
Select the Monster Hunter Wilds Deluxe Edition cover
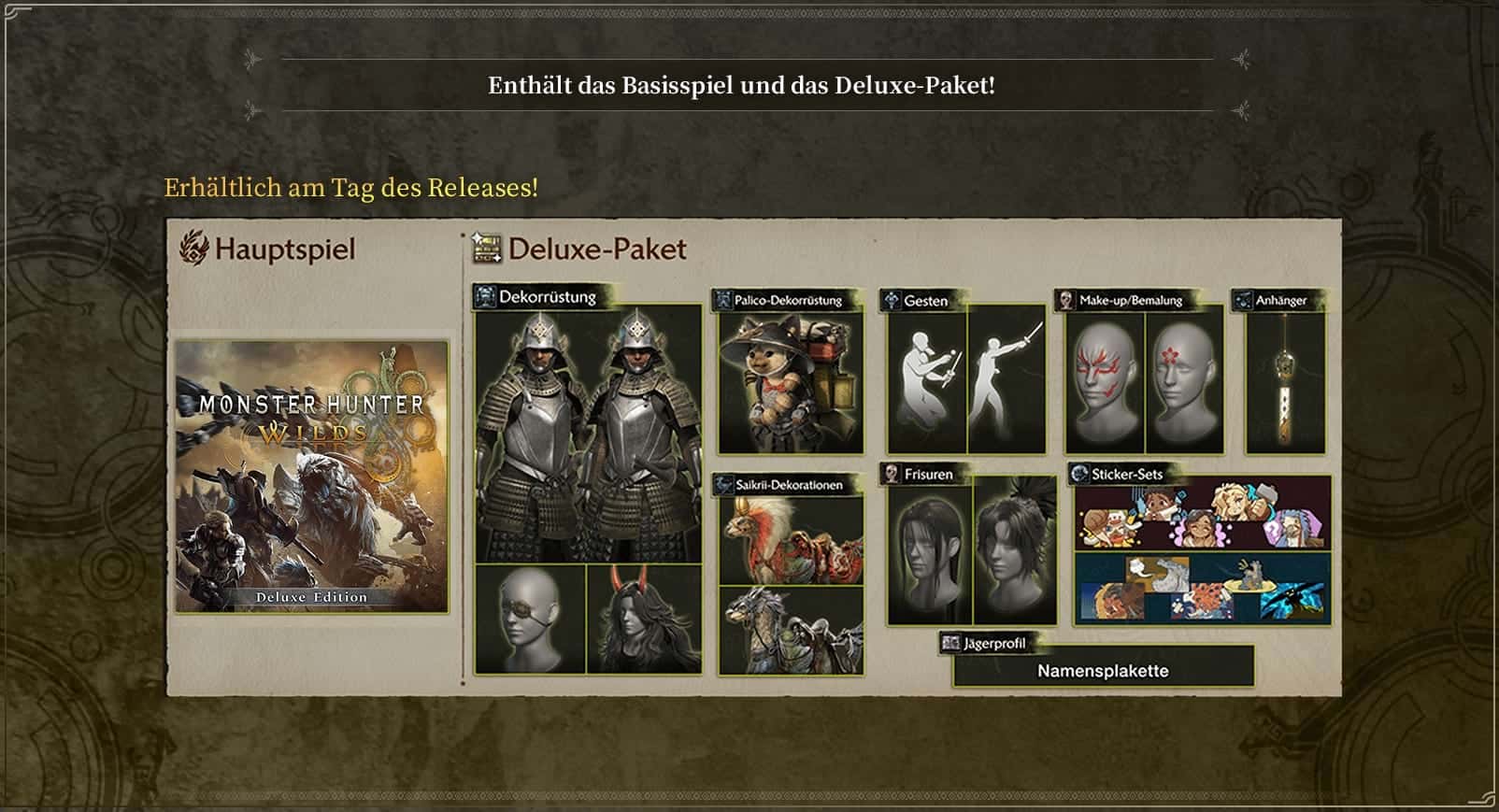(x=311, y=477)
